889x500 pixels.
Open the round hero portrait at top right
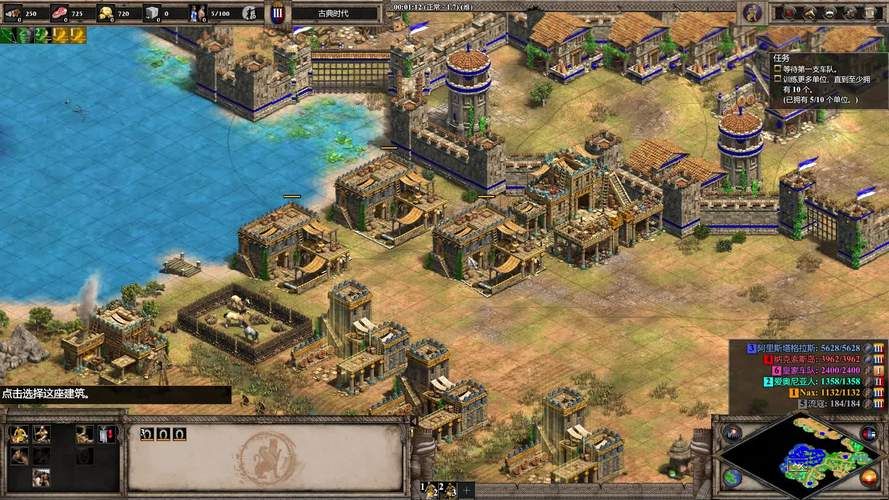[752, 13]
